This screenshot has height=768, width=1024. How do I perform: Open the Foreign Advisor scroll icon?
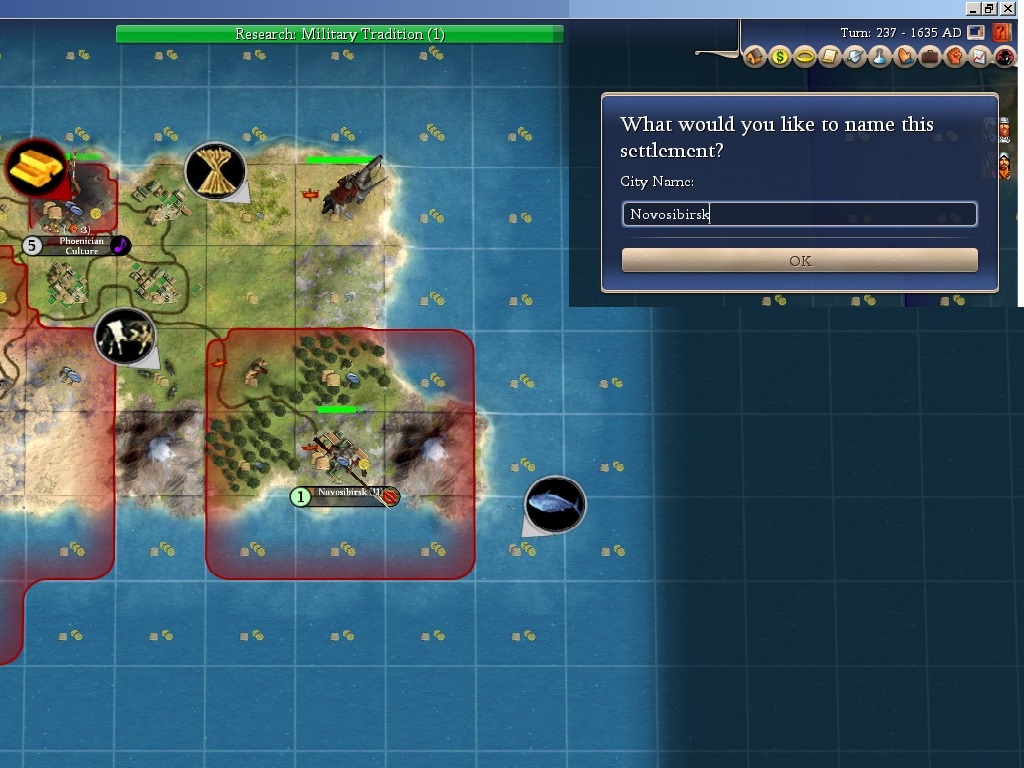point(829,56)
